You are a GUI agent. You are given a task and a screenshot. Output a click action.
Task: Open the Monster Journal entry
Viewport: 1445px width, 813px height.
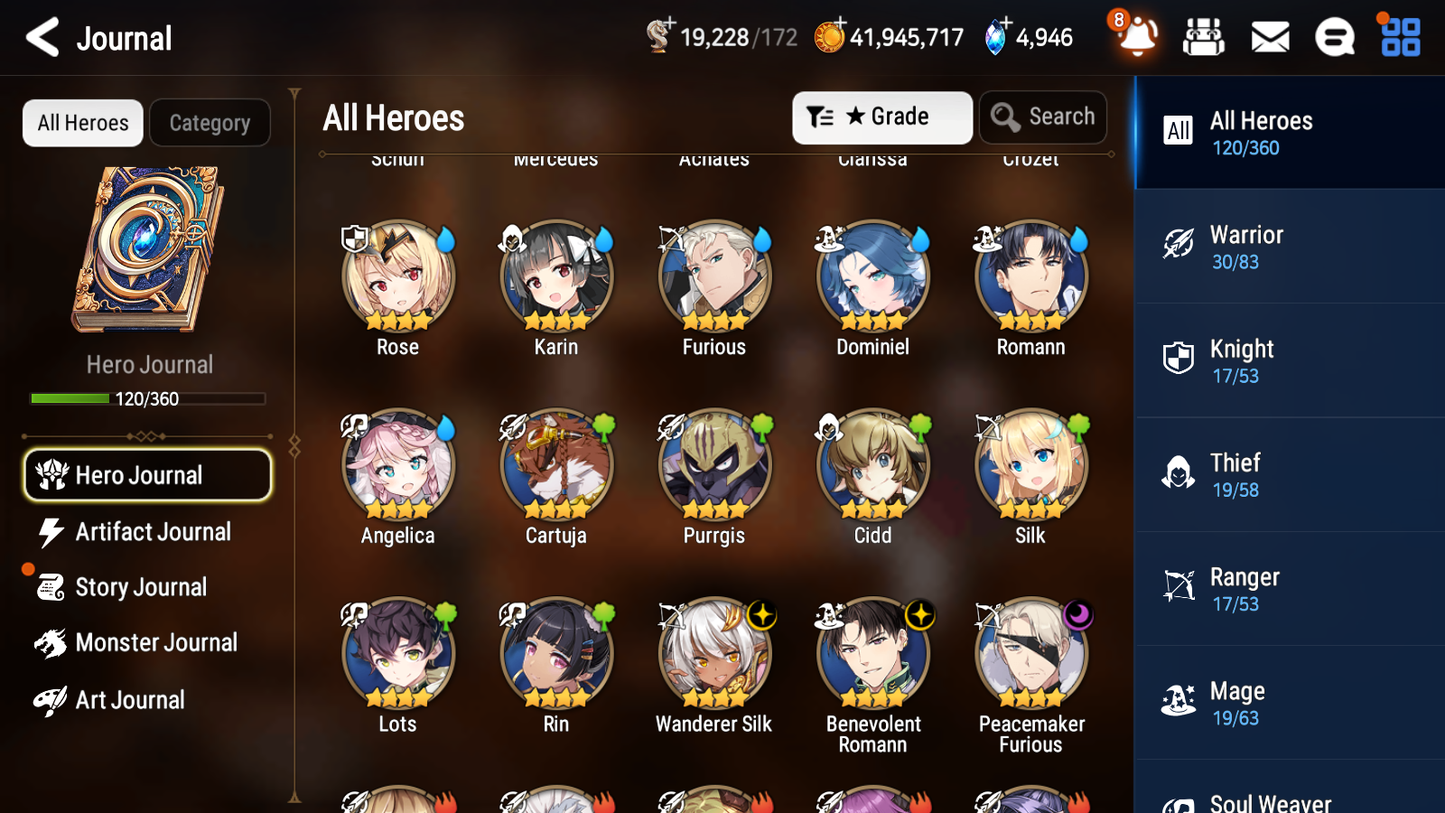point(157,643)
